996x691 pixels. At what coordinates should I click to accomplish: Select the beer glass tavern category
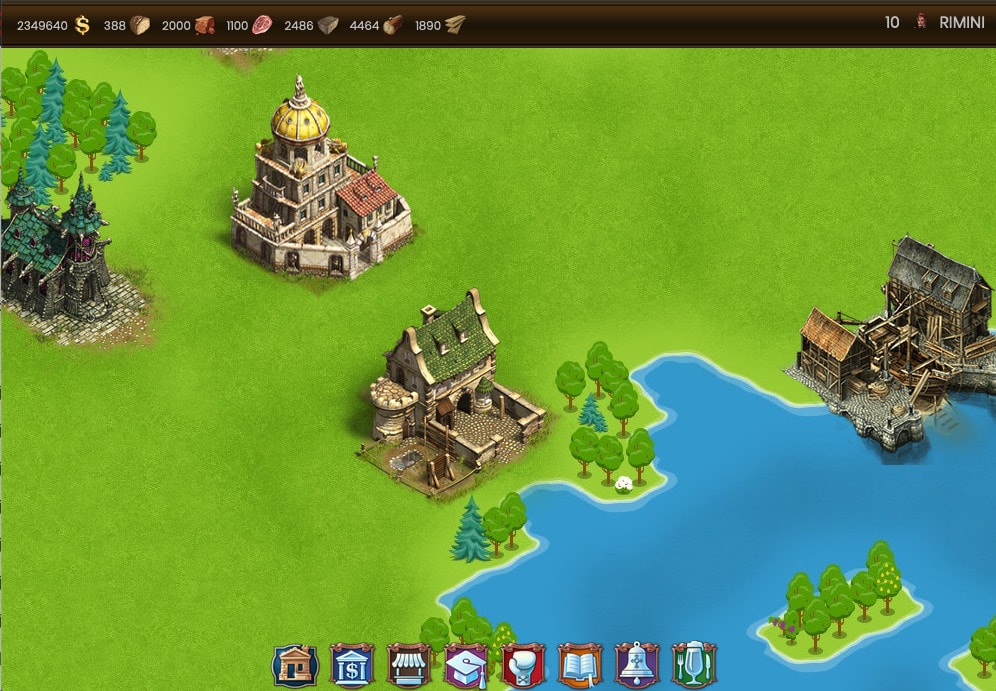point(694,665)
